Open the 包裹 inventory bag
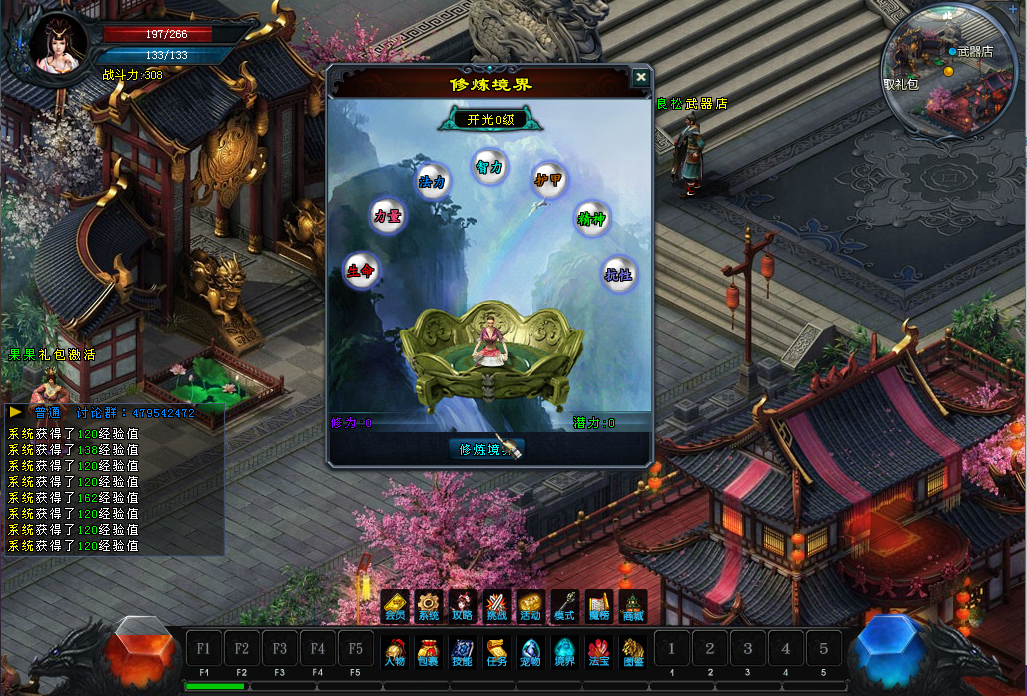The height and width of the screenshot is (696, 1027). pos(428,649)
